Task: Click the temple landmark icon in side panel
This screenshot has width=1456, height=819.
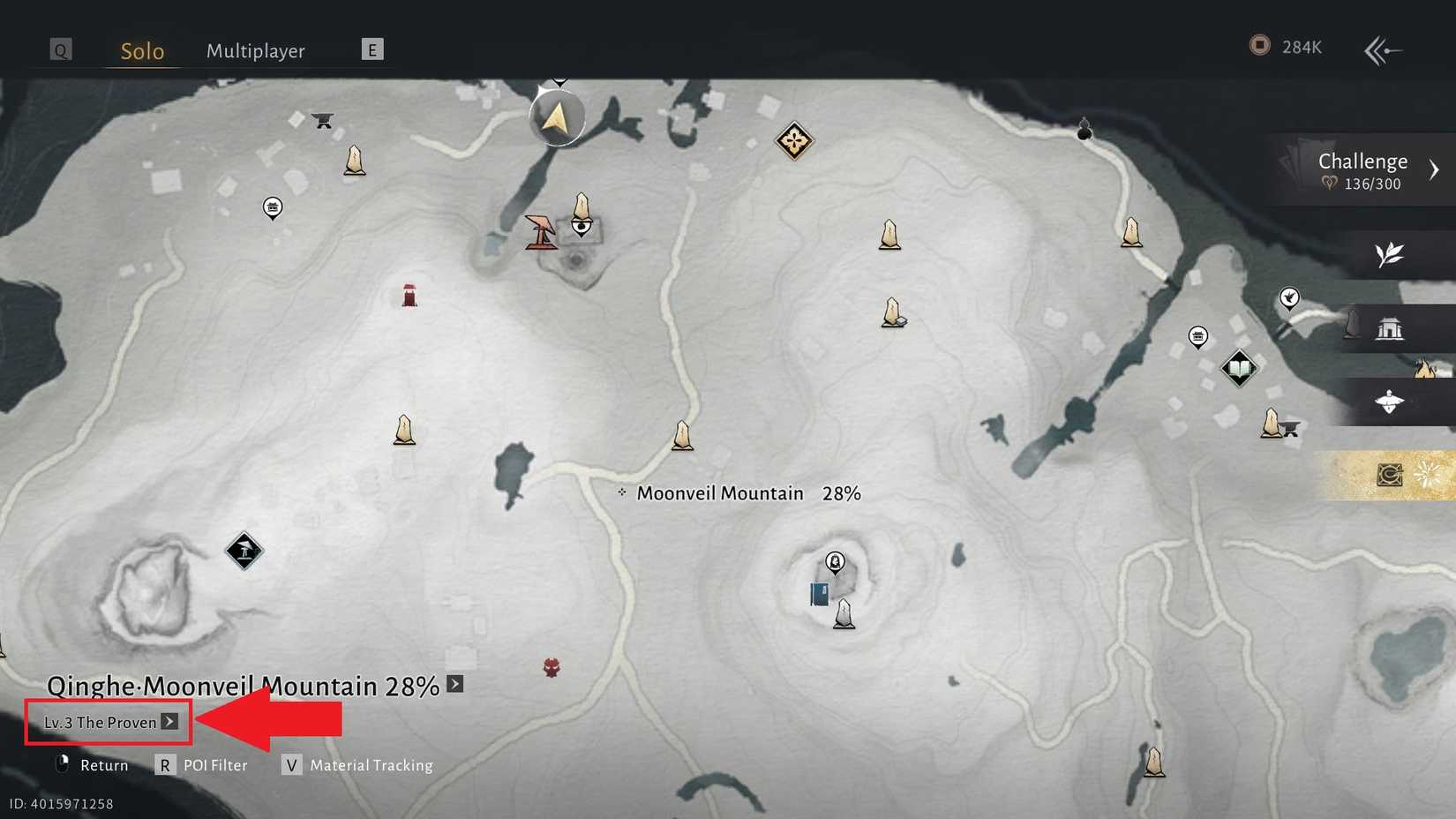Action: (1391, 329)
